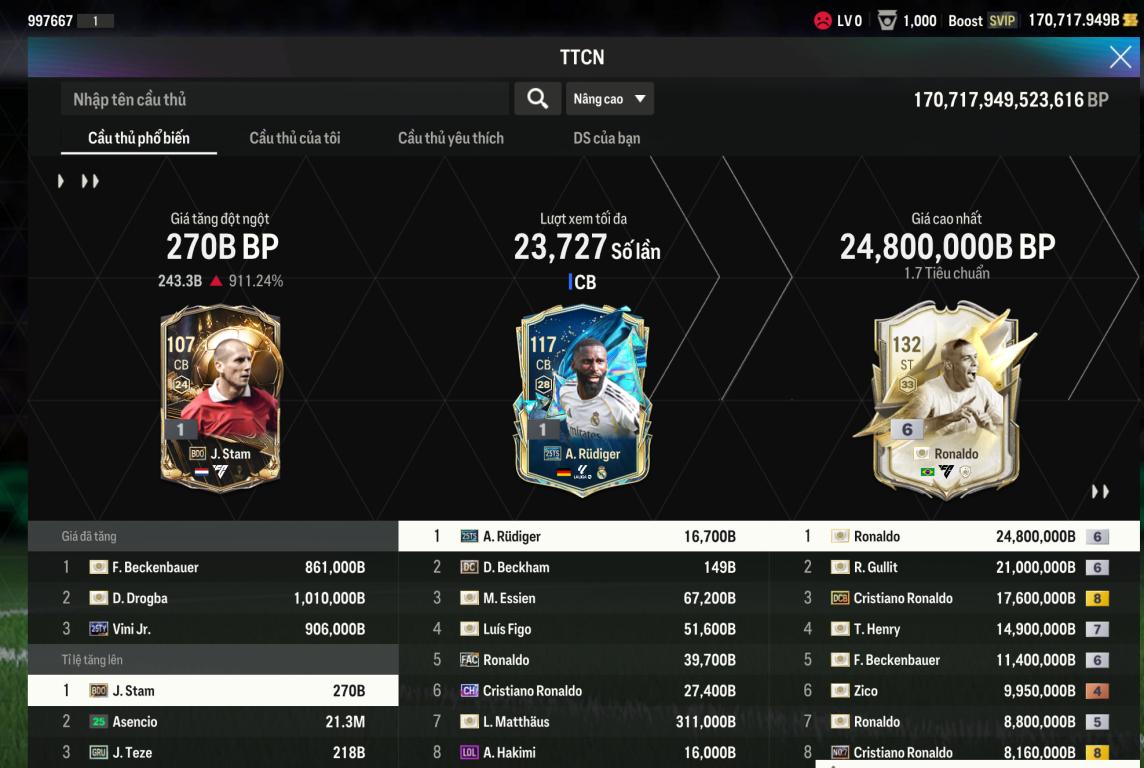Open F. Beckenbauer row priced 861,000B

[213, 567]
